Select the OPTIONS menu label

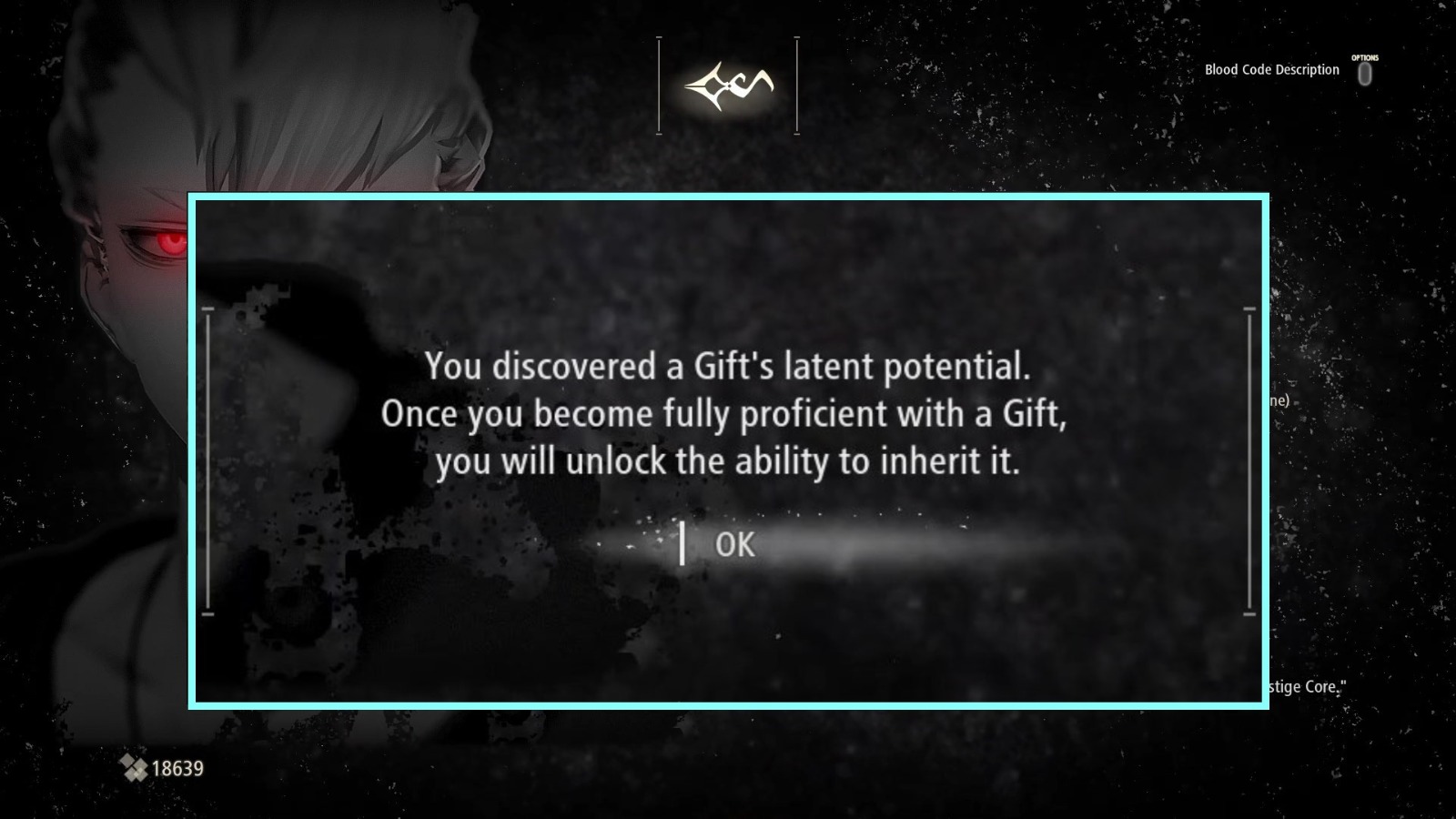tap(1365, 56)
